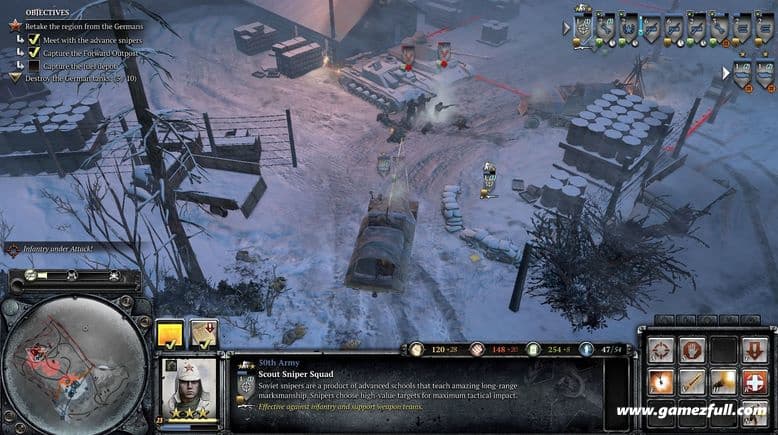Use the flare ability icon
The image size is (778, 435).
(x=660, y=381)
